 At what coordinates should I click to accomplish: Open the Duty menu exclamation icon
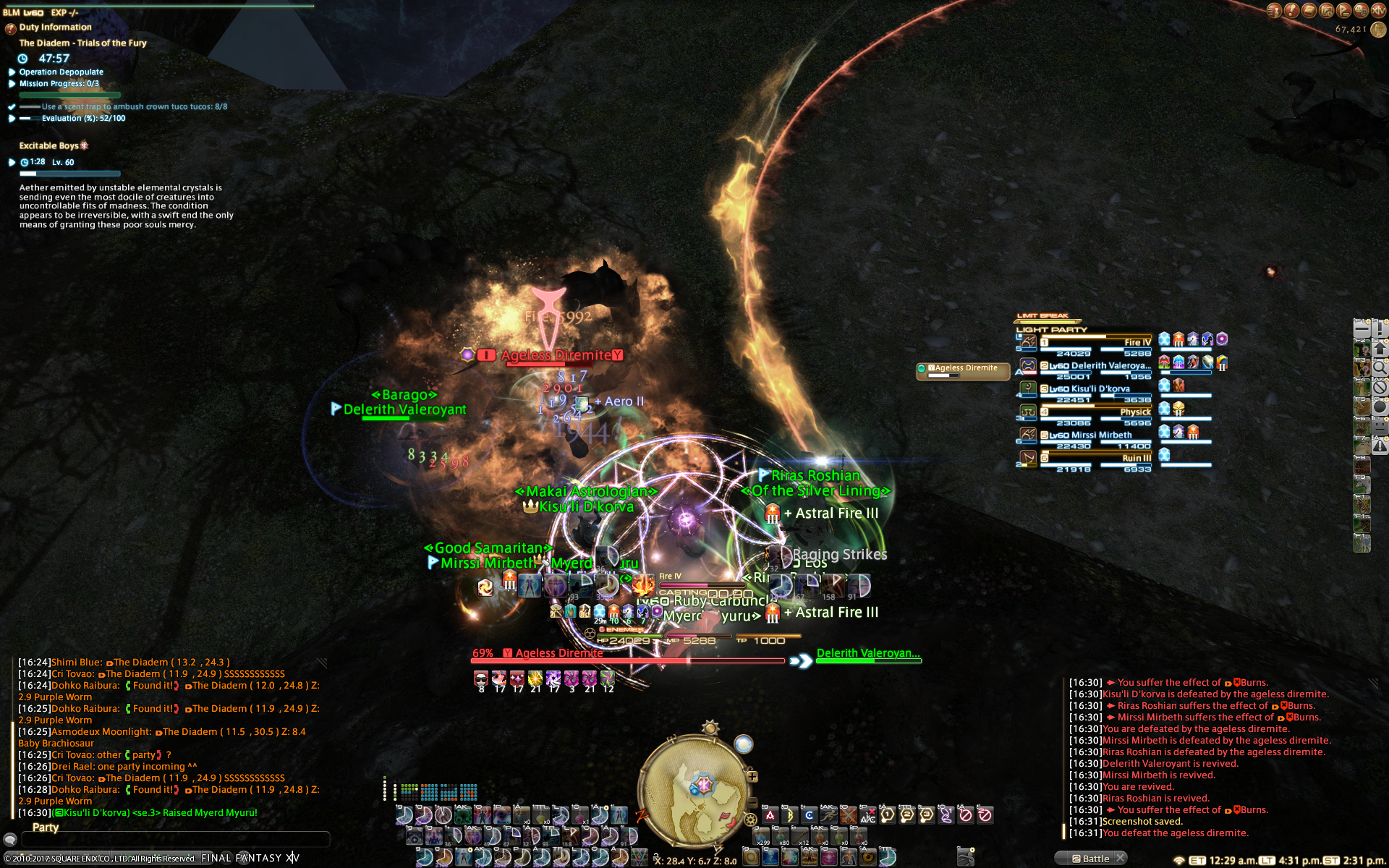(x=1291, y=11)
